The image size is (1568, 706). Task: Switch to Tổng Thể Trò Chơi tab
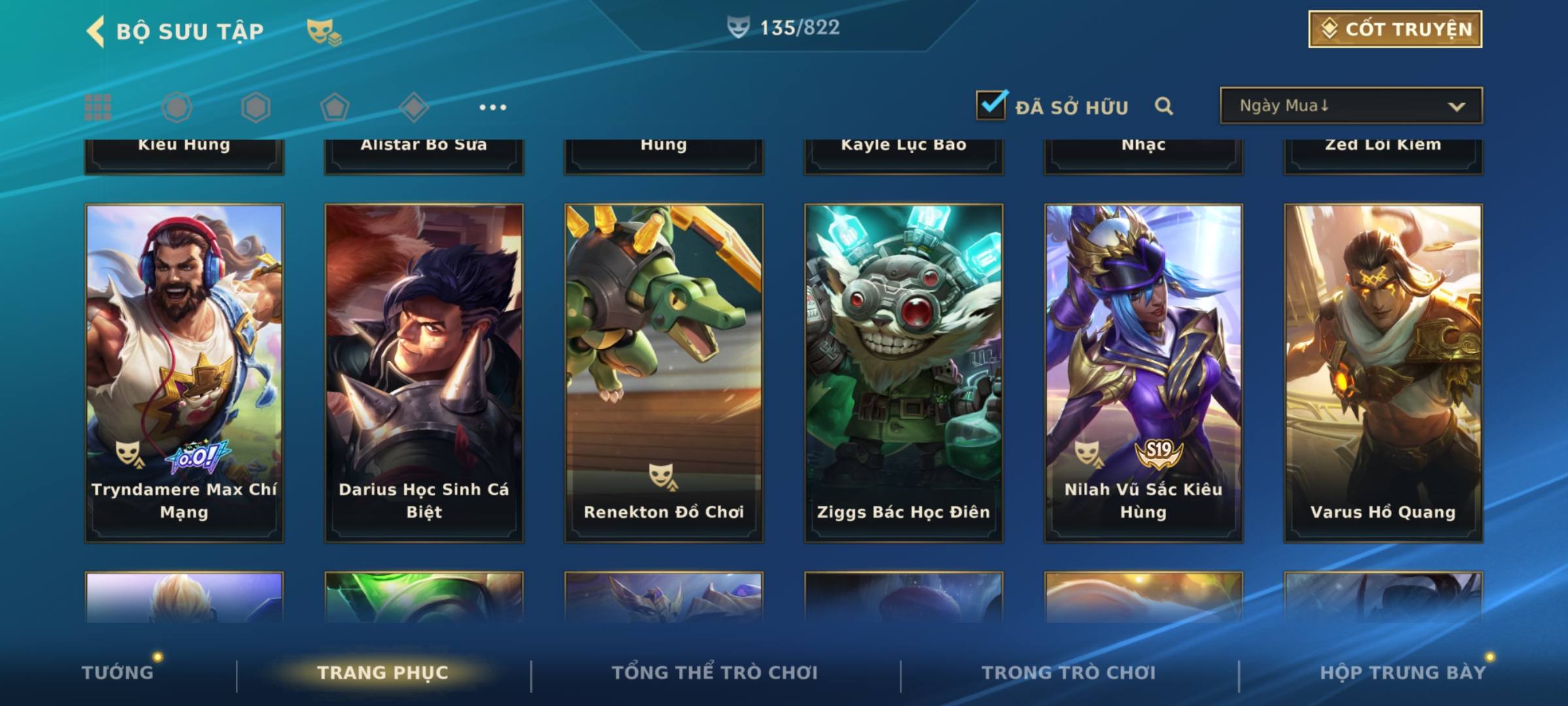pyautogui.click(x=715, y=673)
